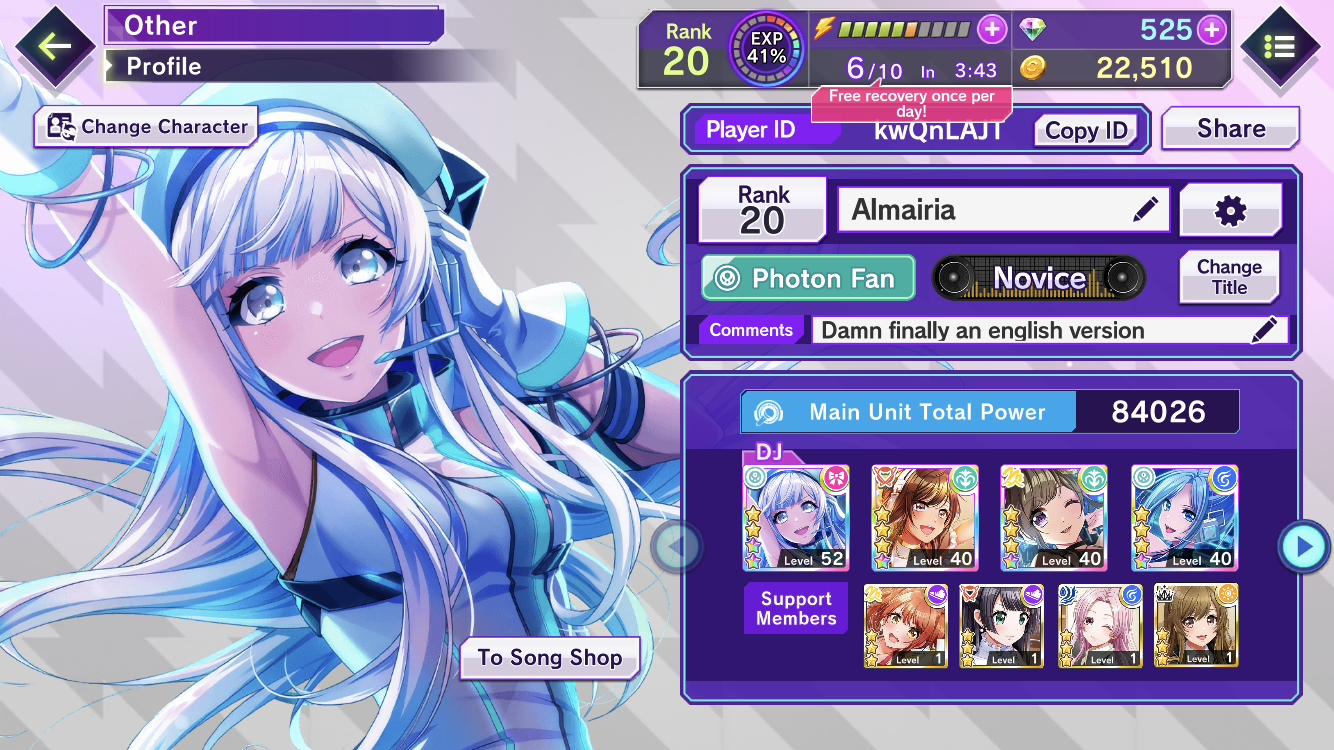Open profile settings gear button

(1230, 210)
